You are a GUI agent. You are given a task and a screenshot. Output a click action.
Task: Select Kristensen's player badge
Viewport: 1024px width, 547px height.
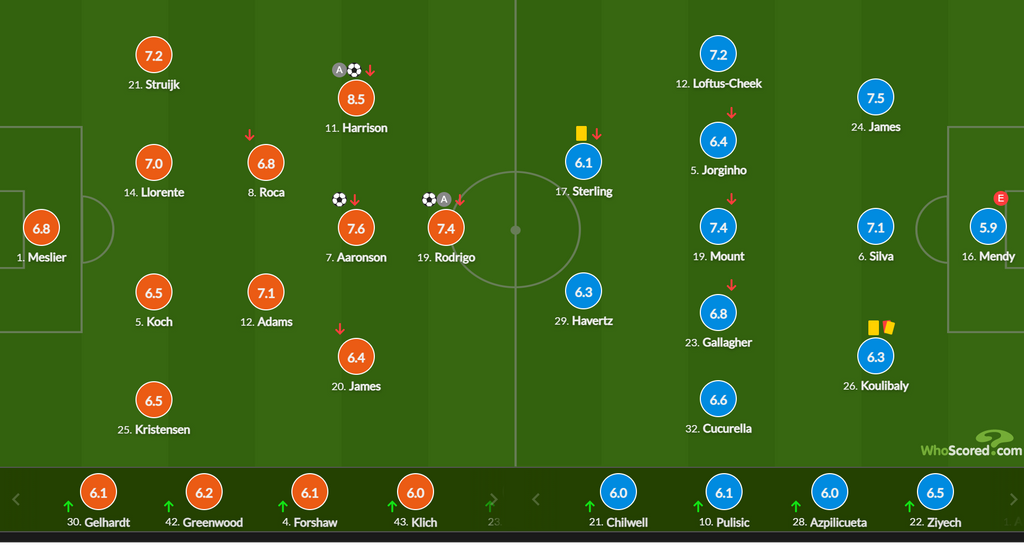[x=153, y=401]
